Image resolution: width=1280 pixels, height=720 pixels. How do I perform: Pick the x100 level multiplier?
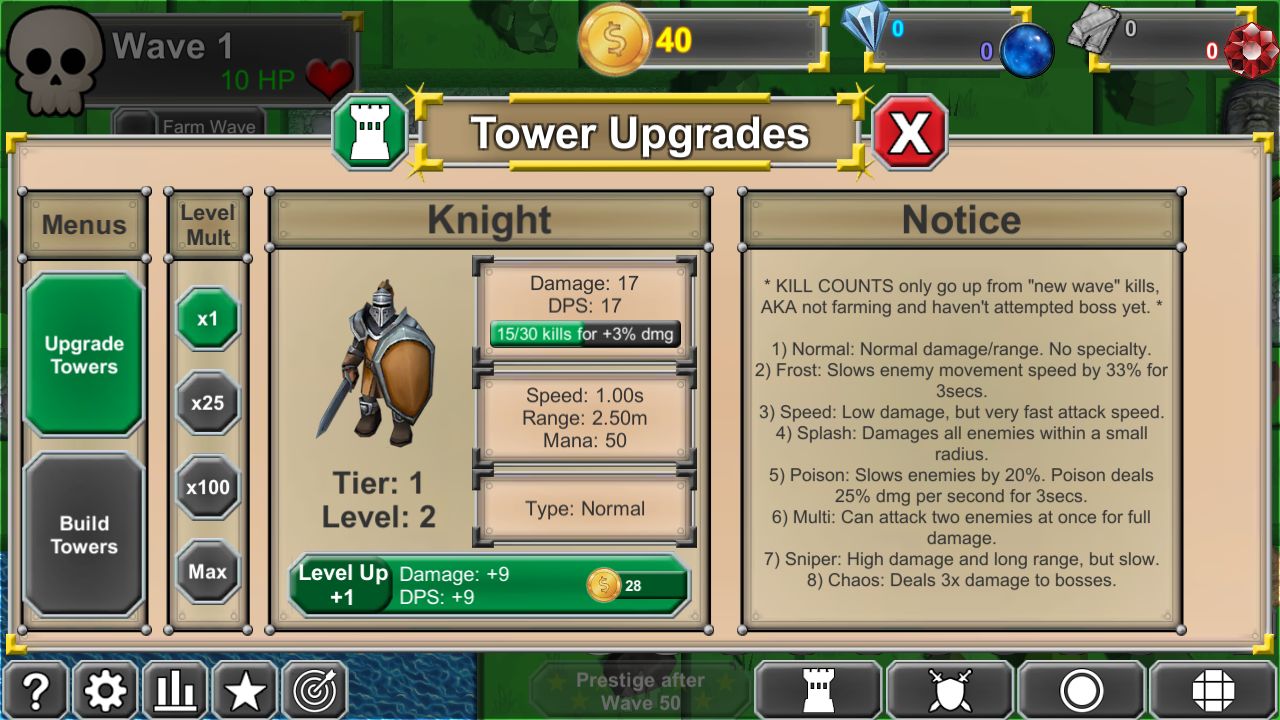(x=208, y=487)
